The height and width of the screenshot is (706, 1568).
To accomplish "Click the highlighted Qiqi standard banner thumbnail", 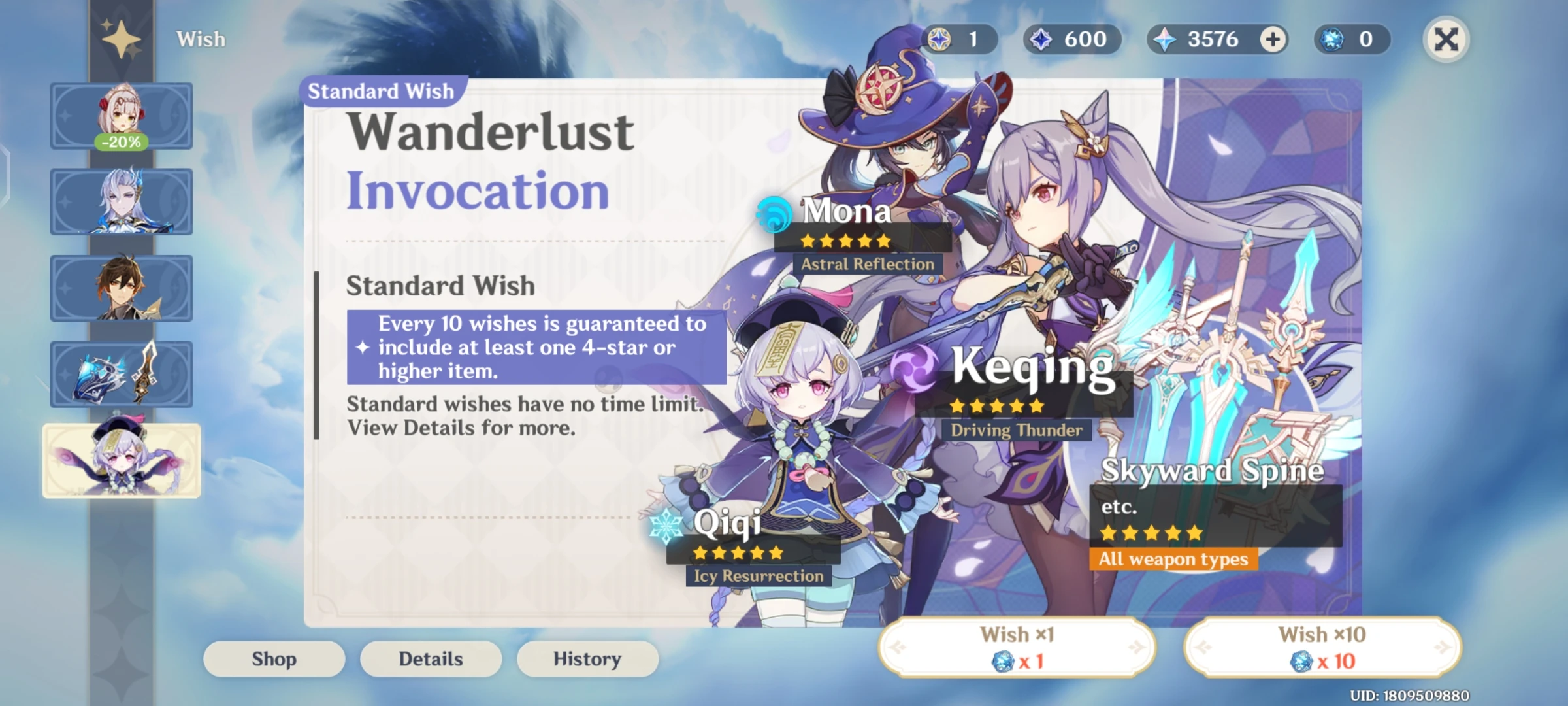I will pos(121,460).
